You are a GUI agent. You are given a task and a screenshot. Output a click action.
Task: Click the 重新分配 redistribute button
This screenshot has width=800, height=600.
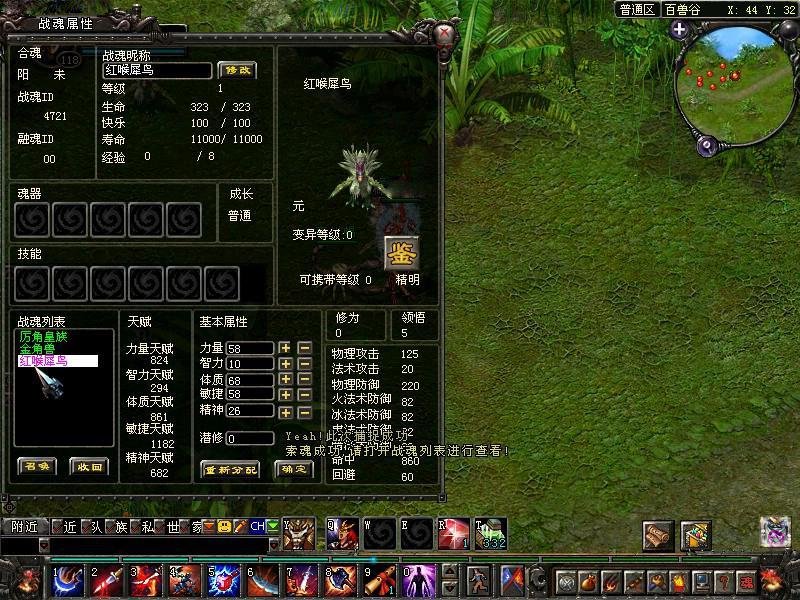click(x=230, y=469)
